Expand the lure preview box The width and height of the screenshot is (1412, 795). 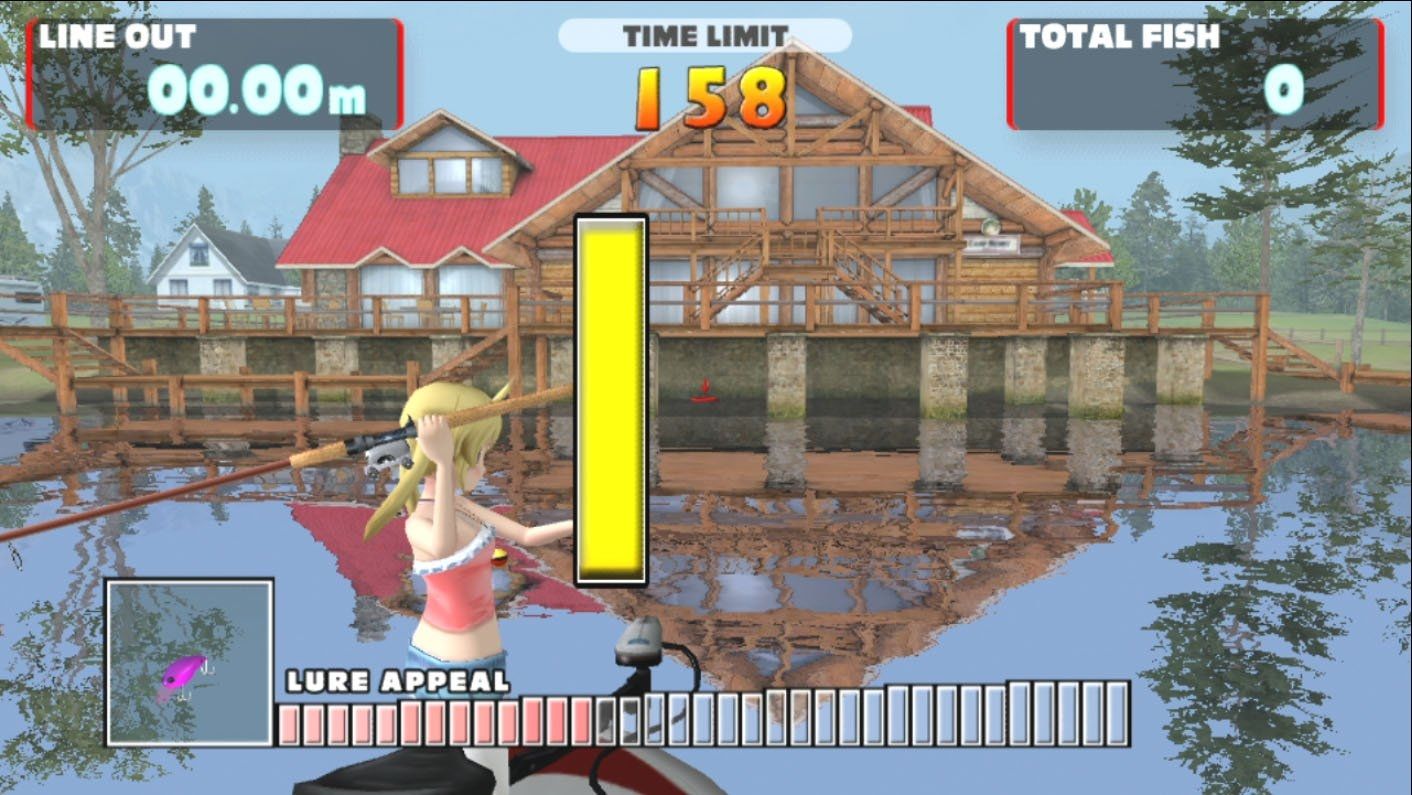click(x=190, y=660)
